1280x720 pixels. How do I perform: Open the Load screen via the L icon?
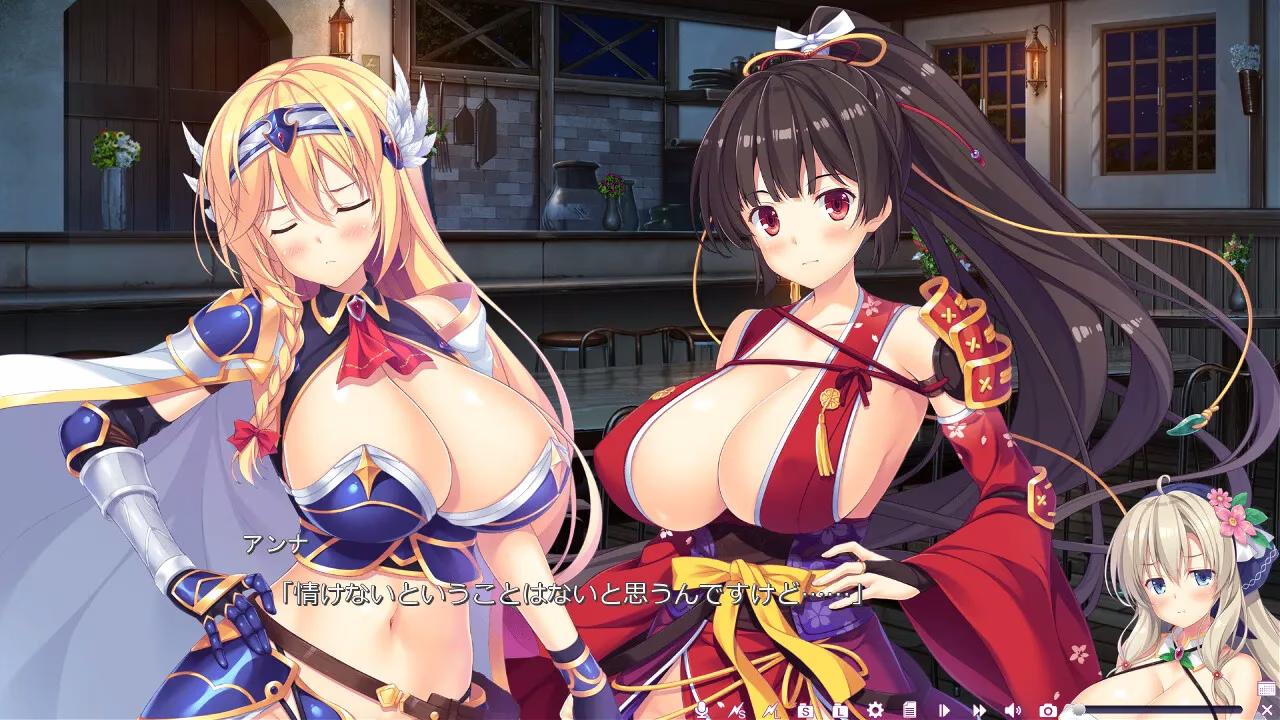pyautogui.click(x=840, y=709)
